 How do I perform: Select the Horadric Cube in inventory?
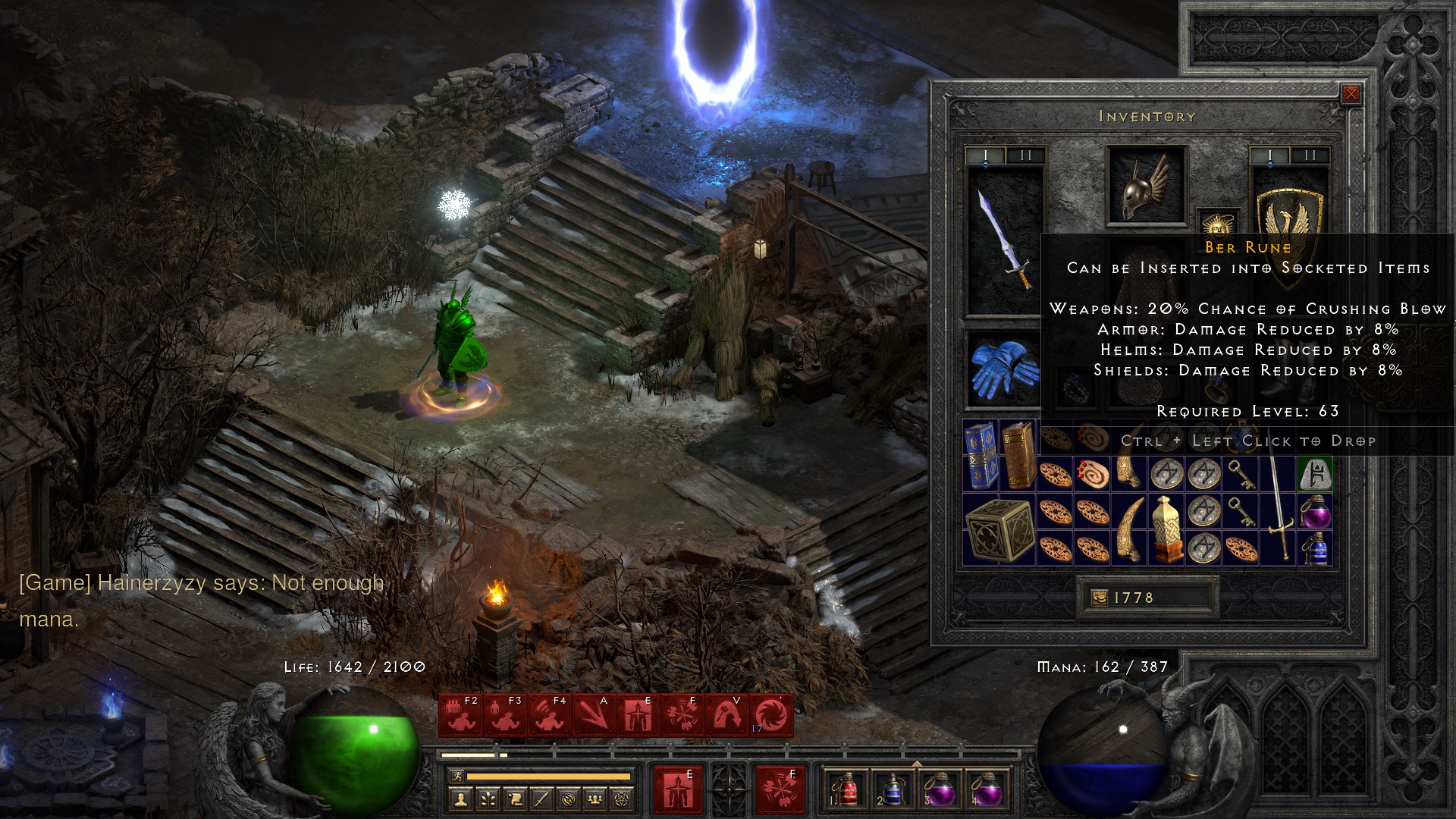click(999, 529)
